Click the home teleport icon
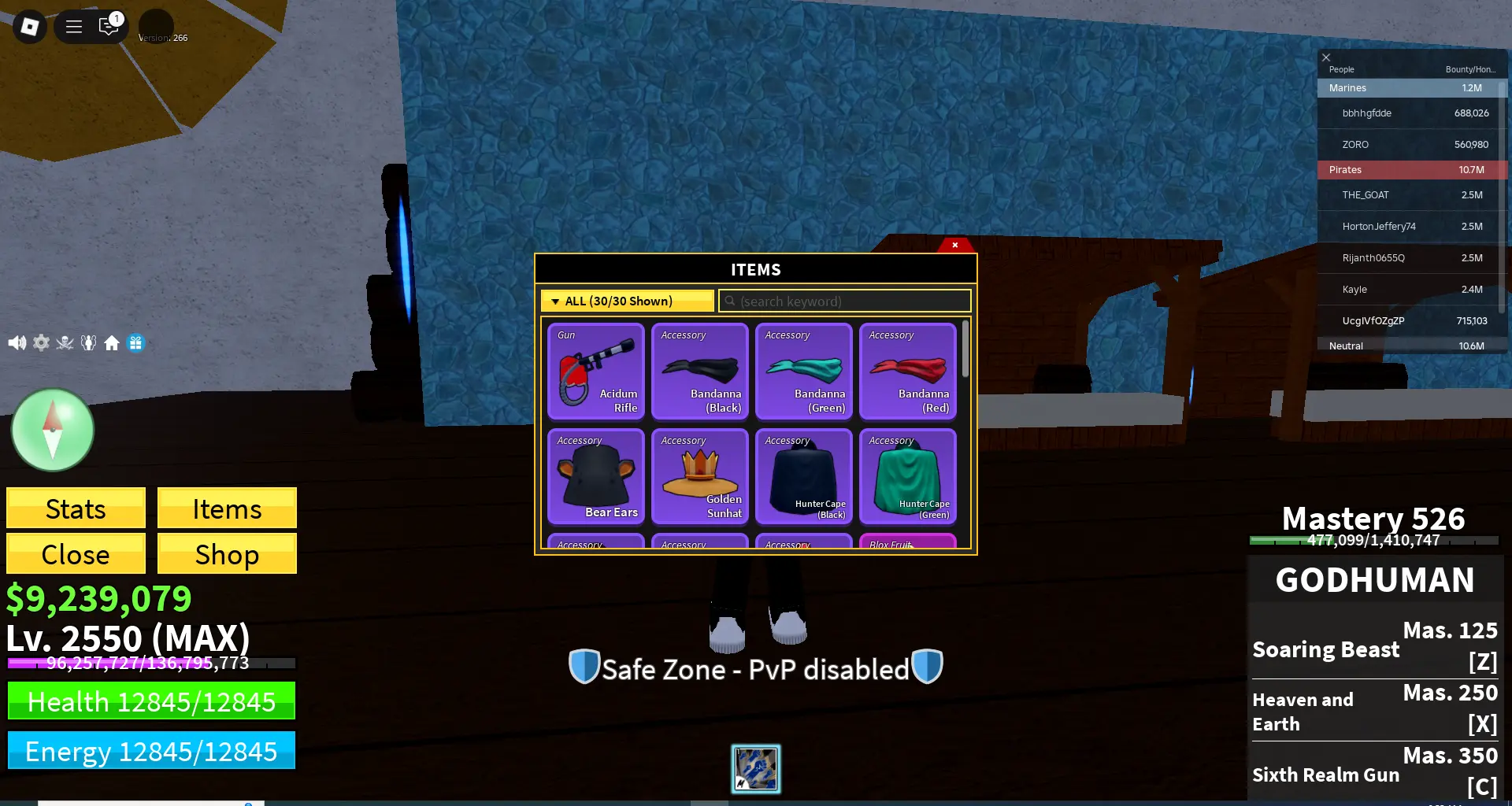 click(112, 342)
